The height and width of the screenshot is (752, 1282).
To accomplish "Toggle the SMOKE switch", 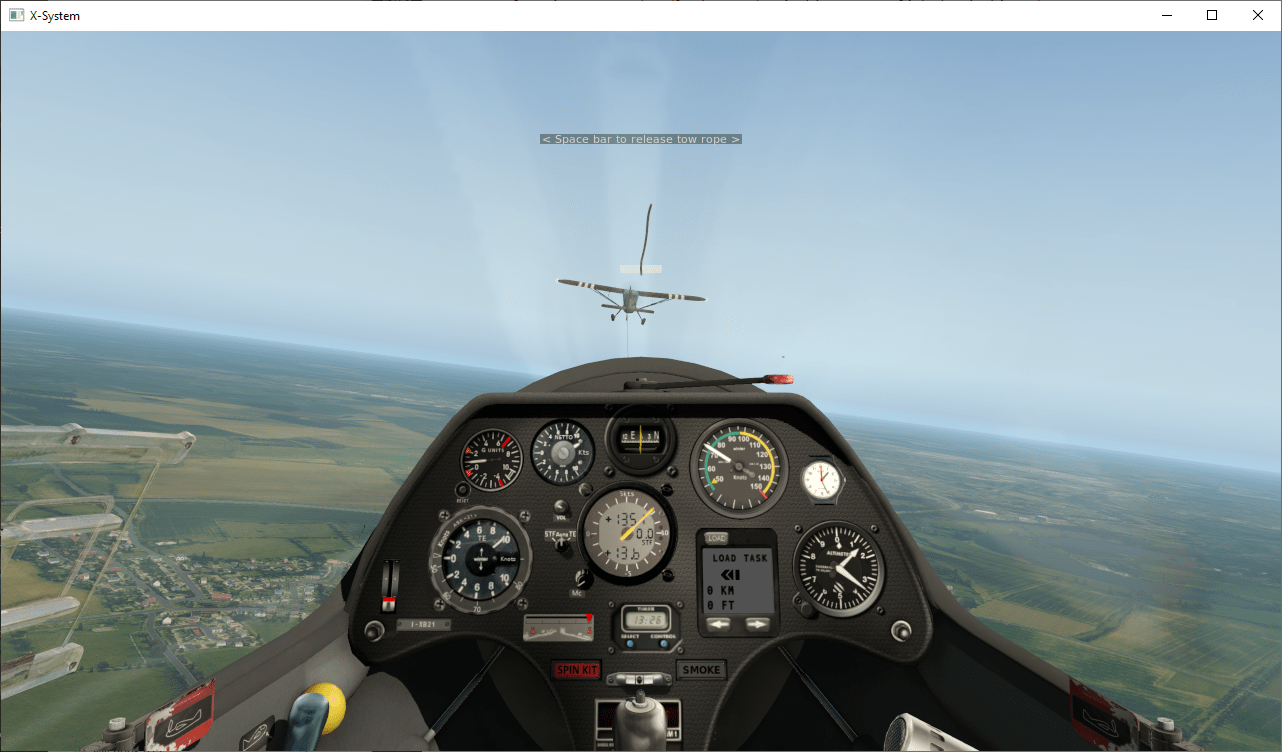I will pos(701,668).
